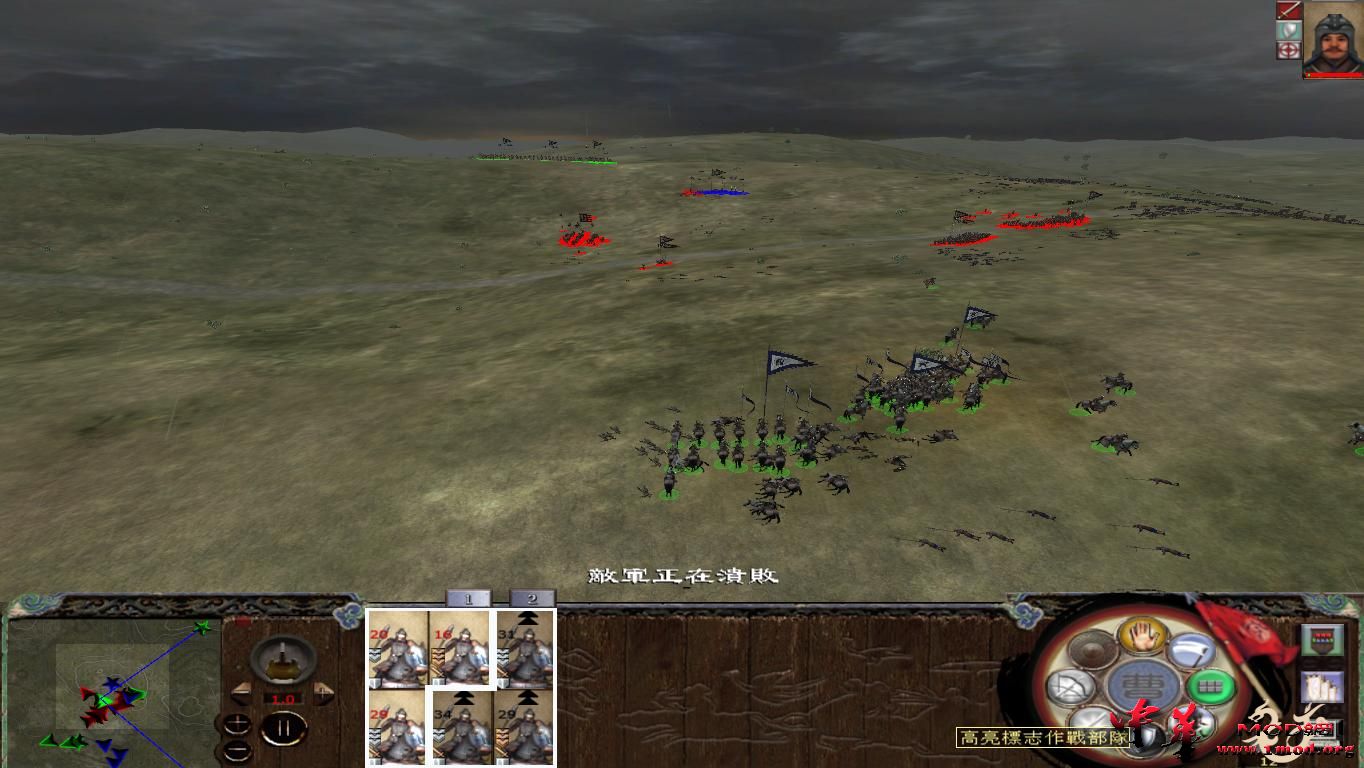The width and height of the screenshot is (1364, 768).
Task: Zoom the minimap in with the plus button
Action: pyautogui.click(x=238, y=722)
